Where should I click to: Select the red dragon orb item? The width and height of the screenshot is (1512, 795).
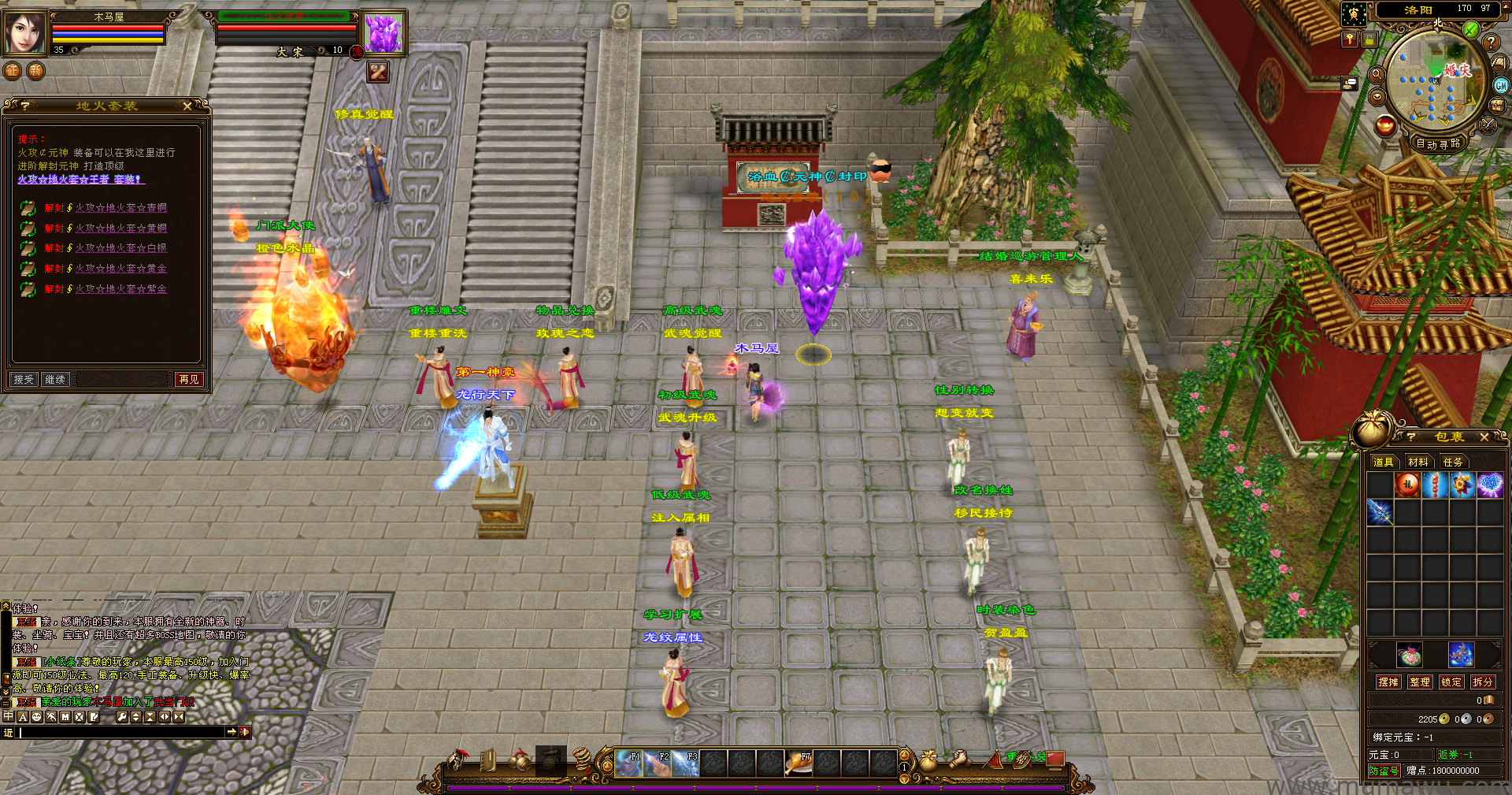pos(1407,485)
